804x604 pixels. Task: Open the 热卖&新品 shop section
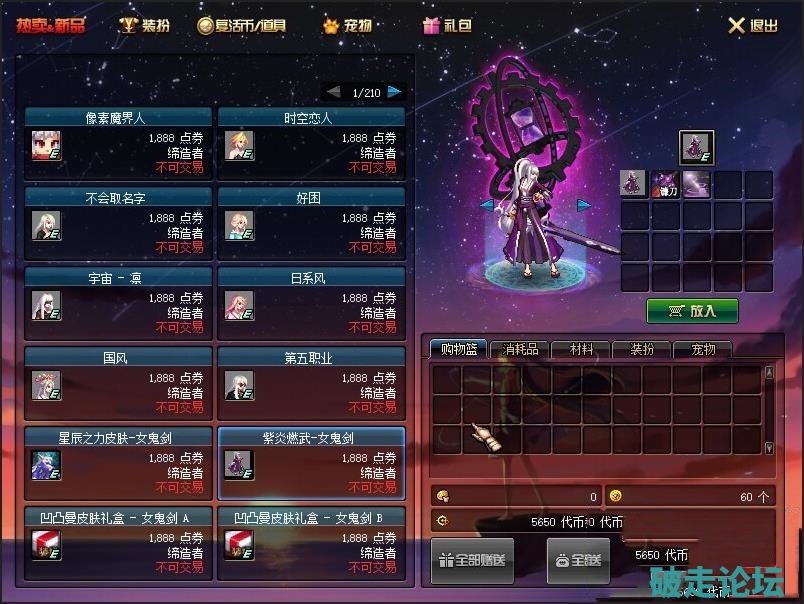click(x=51, y=25)
